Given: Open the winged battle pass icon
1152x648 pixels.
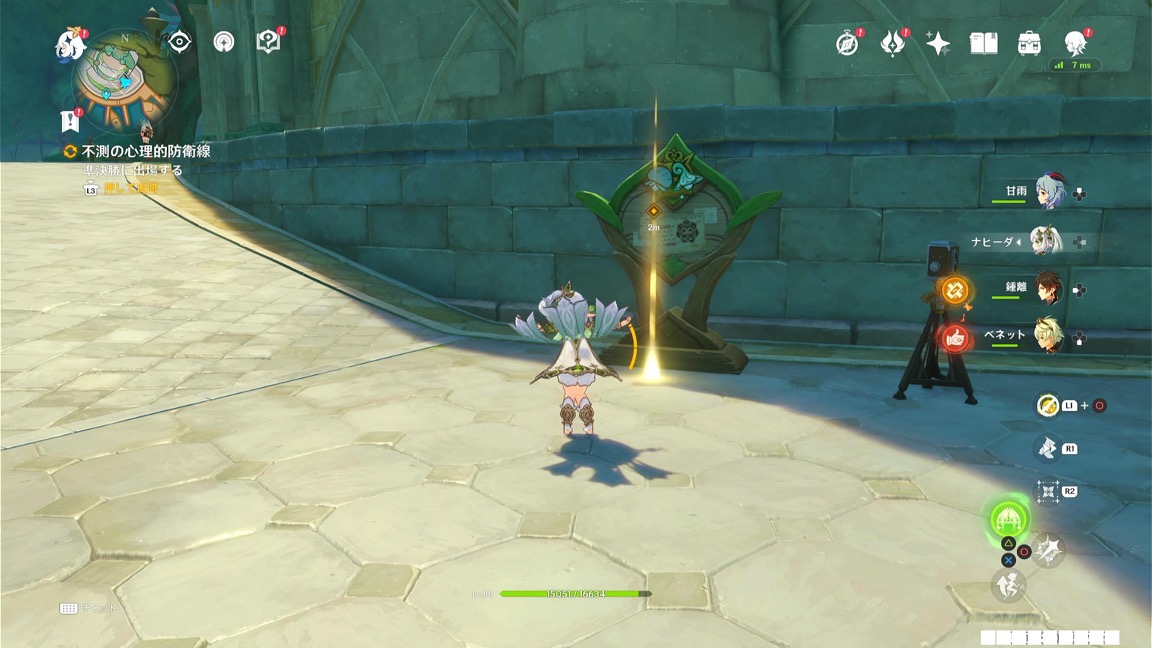Looking at the screenshot, I should (892, 43).
